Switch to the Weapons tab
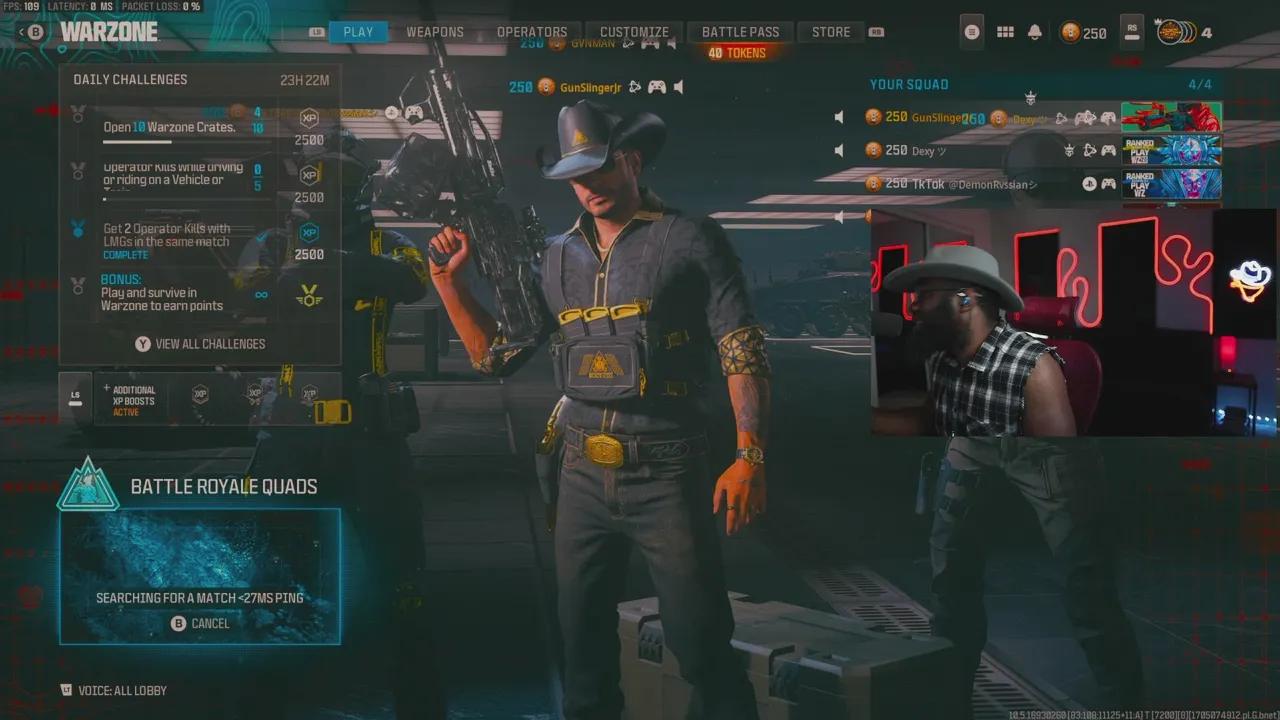 pos(434,31)
